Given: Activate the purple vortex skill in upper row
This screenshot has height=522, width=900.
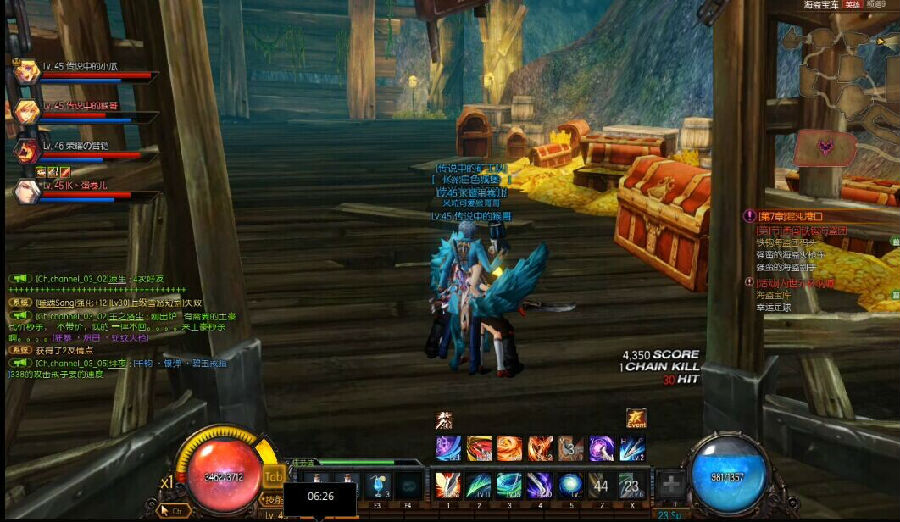Looking at the screenshot, I should (x=601, y=448).
